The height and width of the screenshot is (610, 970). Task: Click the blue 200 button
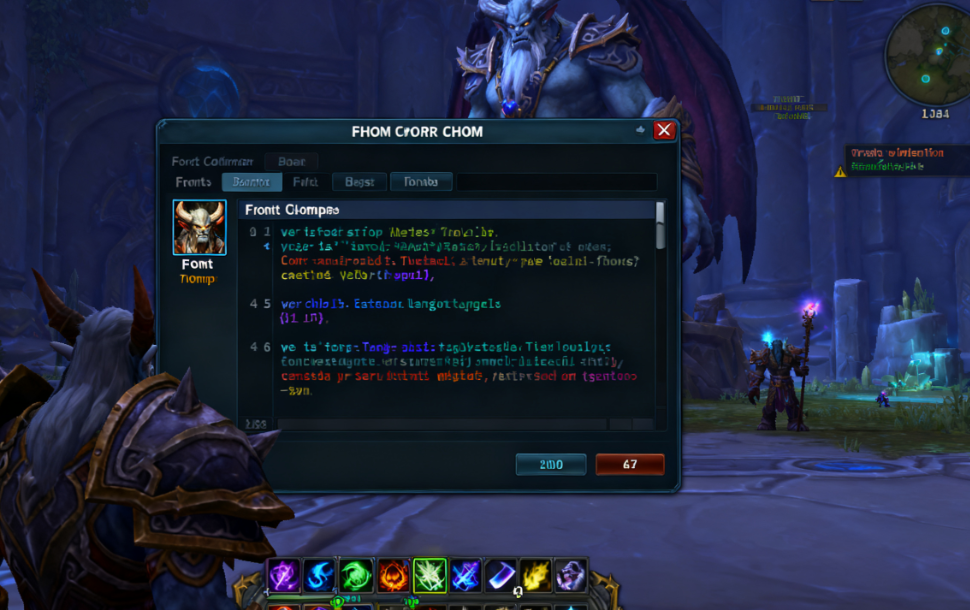[x=551, y=464]
